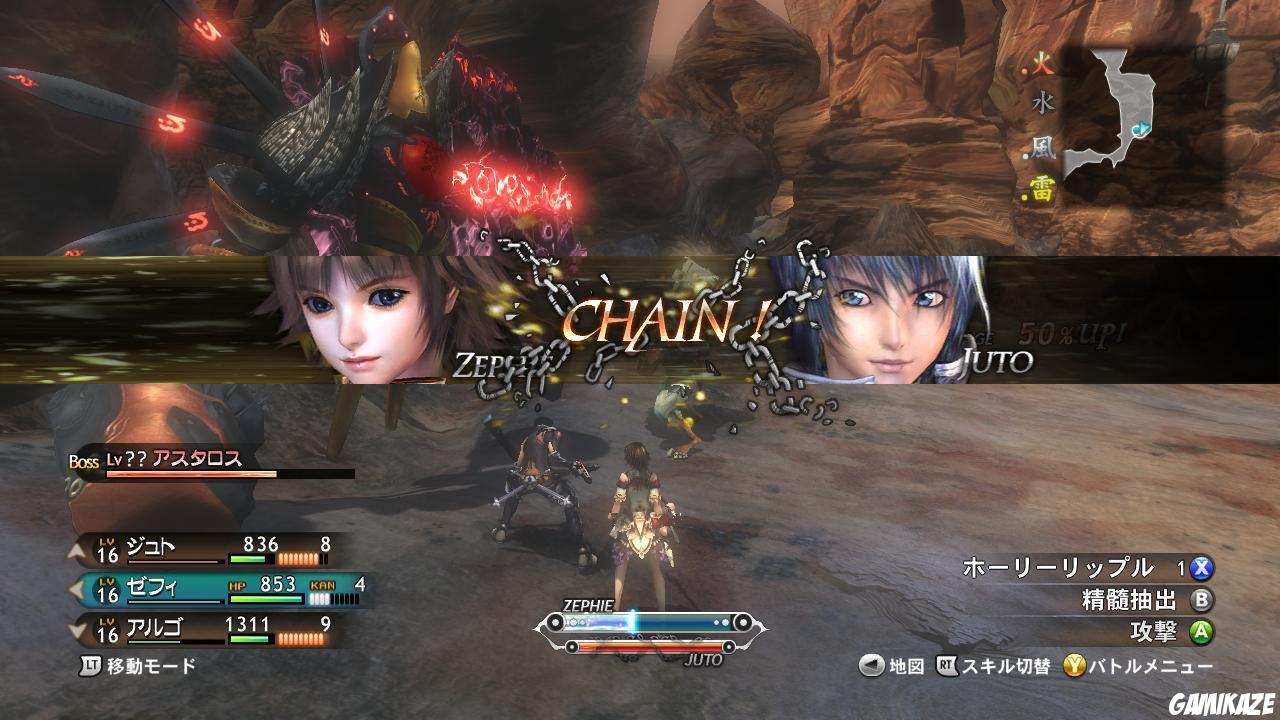Toggle 移動モード movement mode

click(x=139, y=665)
